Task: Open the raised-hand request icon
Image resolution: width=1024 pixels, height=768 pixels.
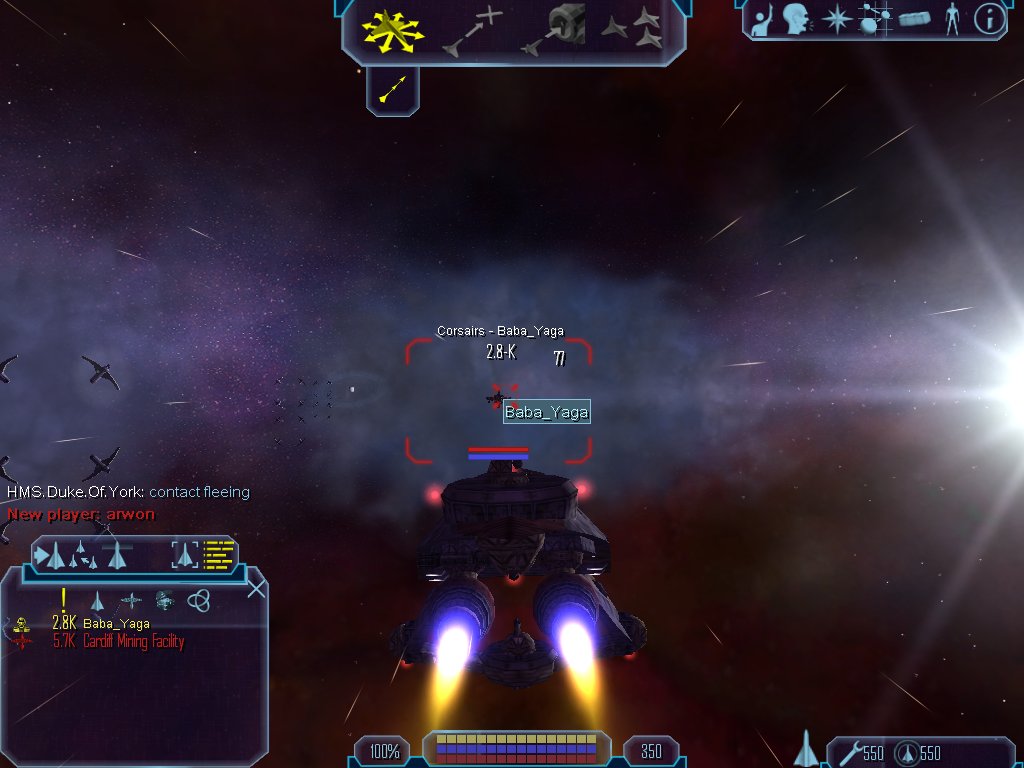Action: (763, 19)
